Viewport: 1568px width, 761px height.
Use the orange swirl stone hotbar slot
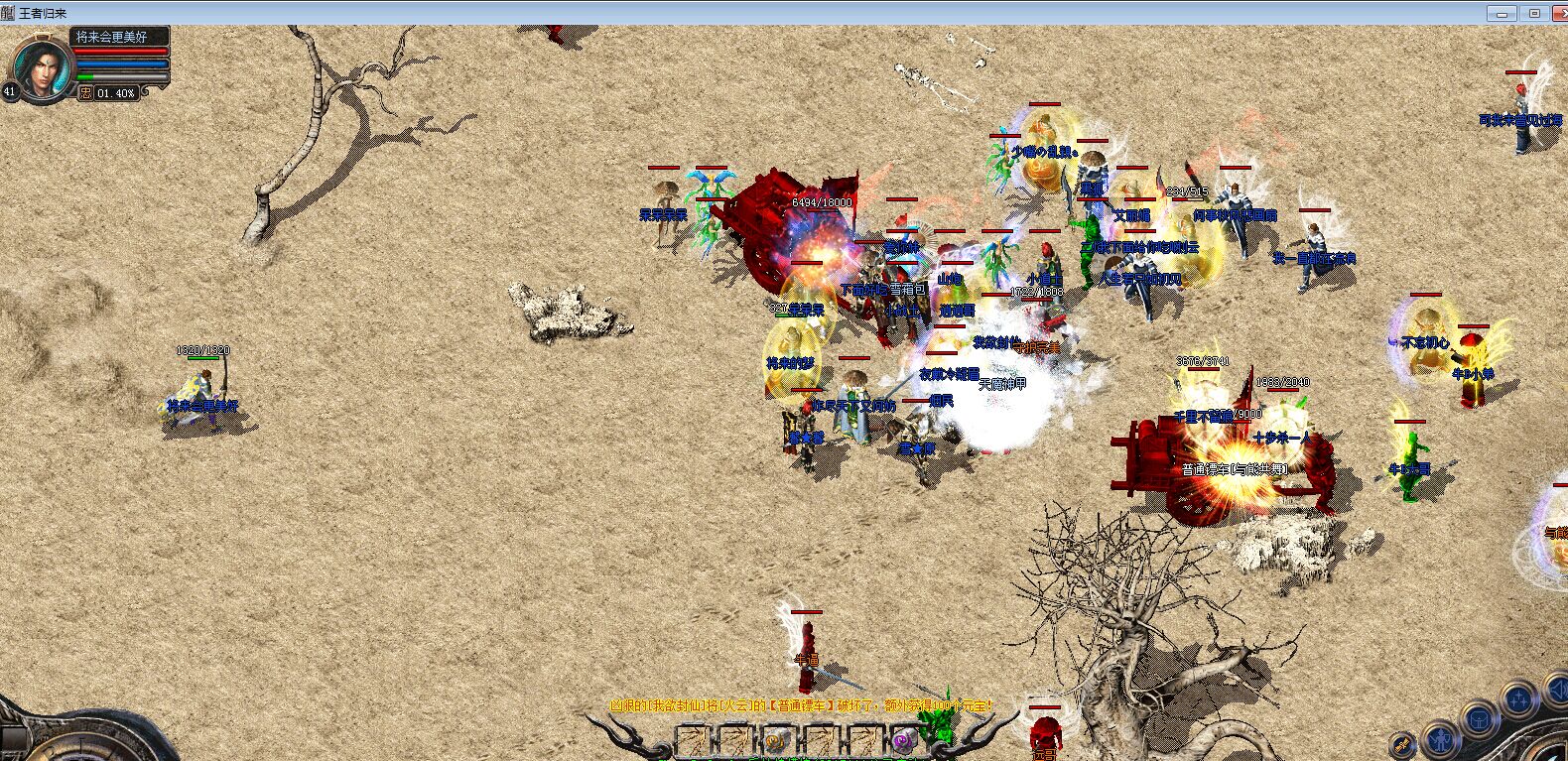tap(776, 741)
